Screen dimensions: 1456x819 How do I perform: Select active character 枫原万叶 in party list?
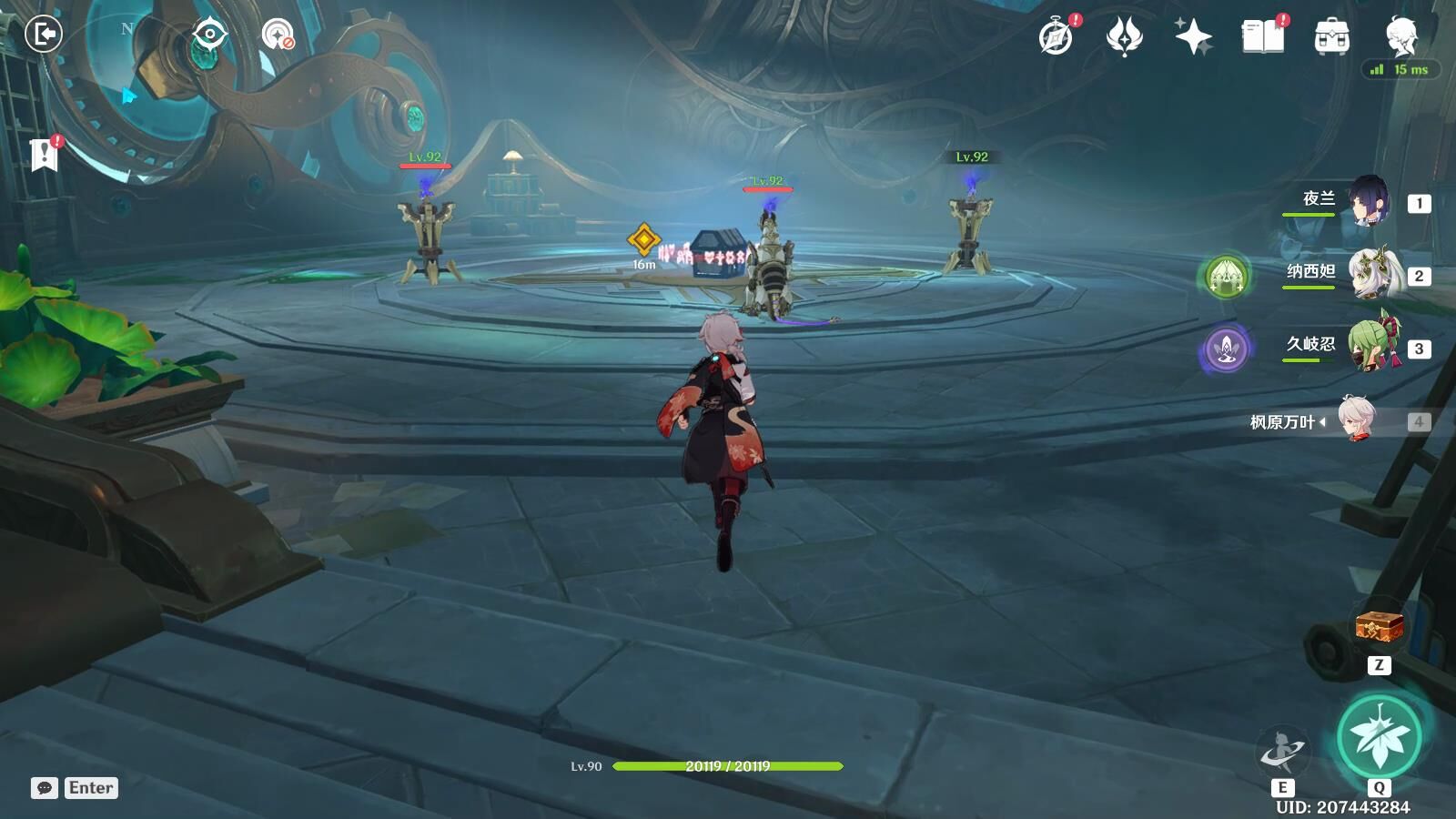[x=1359, y=420]
